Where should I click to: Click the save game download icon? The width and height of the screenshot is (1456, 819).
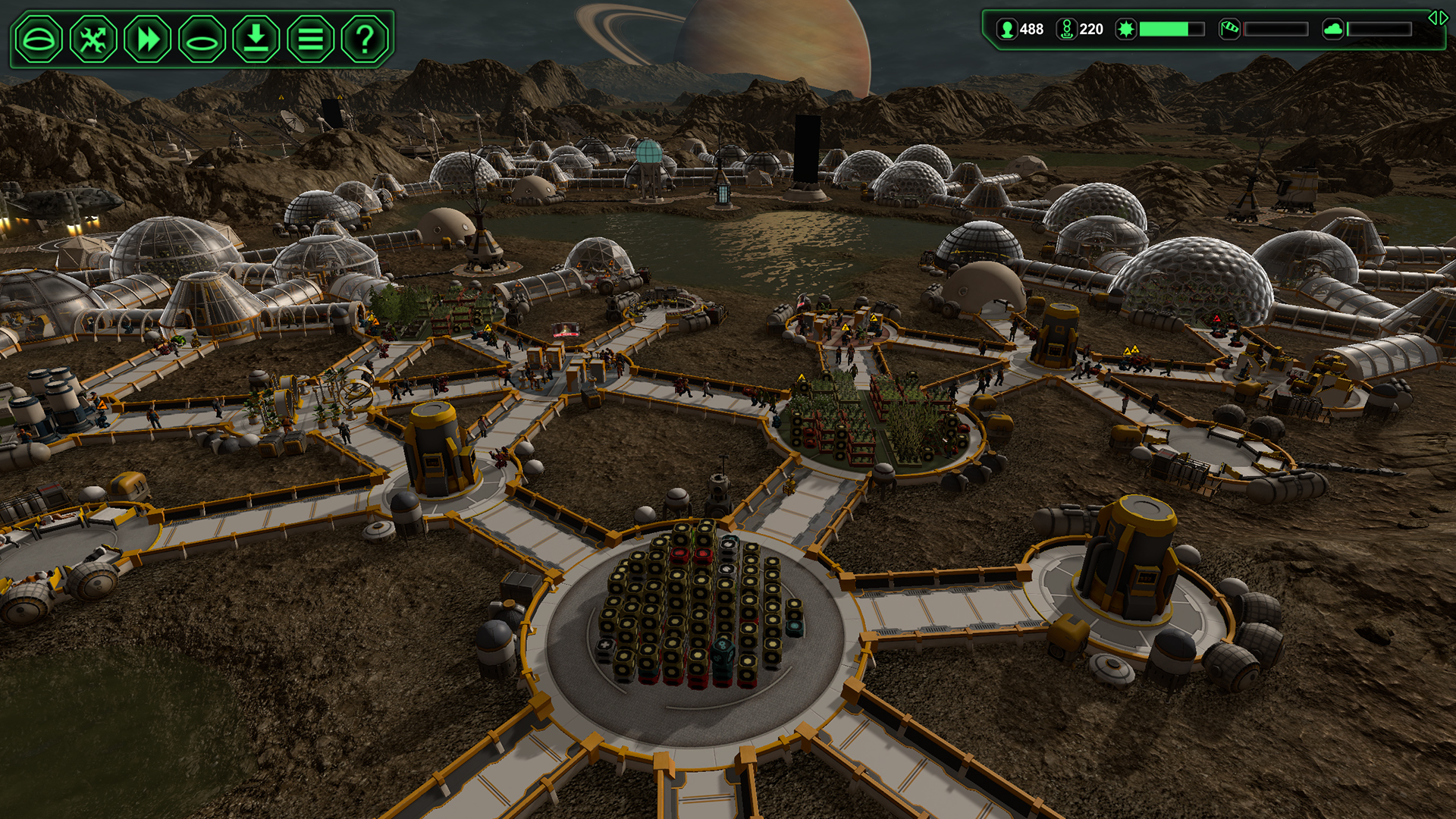pyautogui.click(x=255, y=36)
